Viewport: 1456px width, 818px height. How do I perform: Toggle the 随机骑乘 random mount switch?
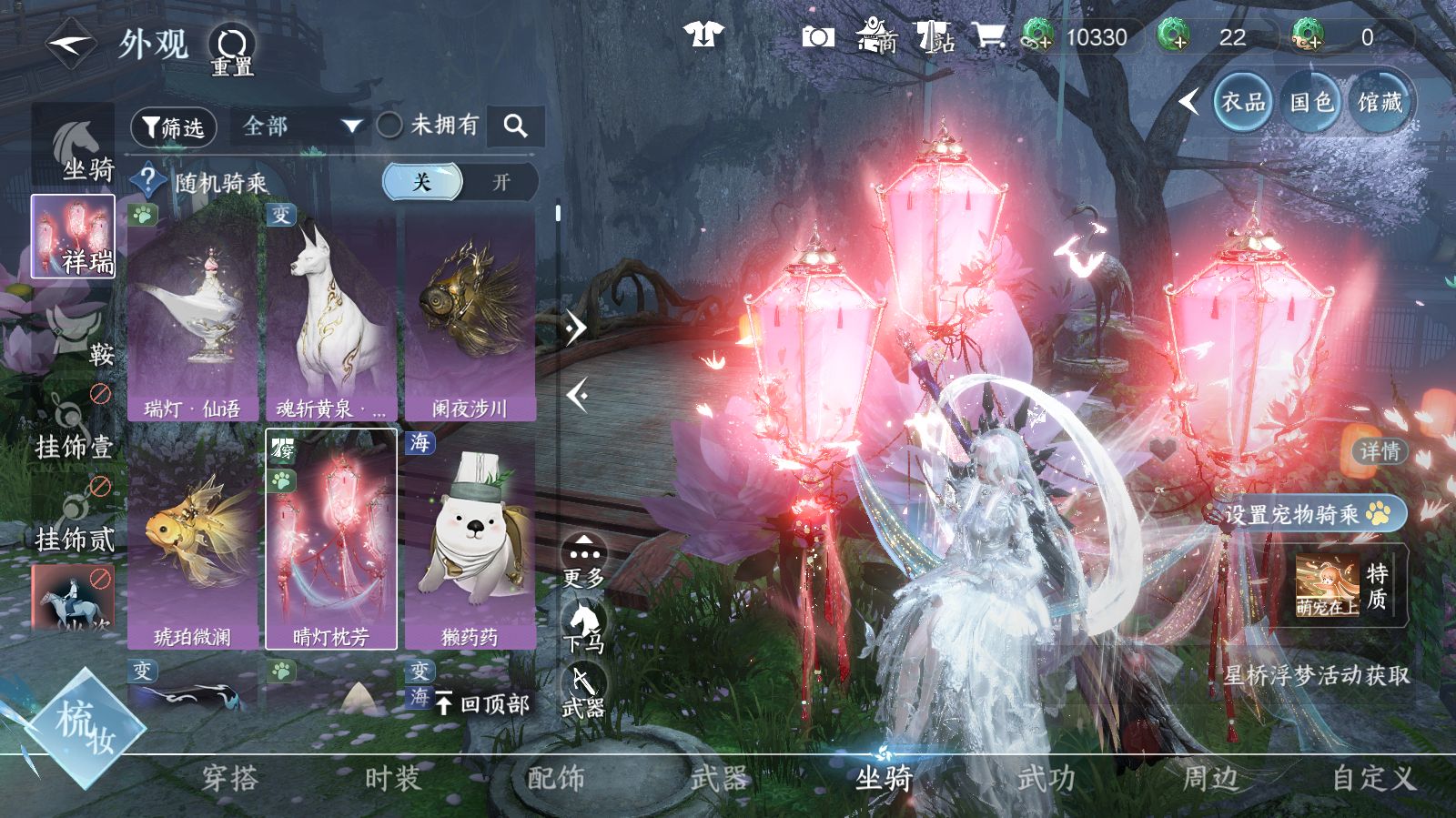click(x=460, y=182)
